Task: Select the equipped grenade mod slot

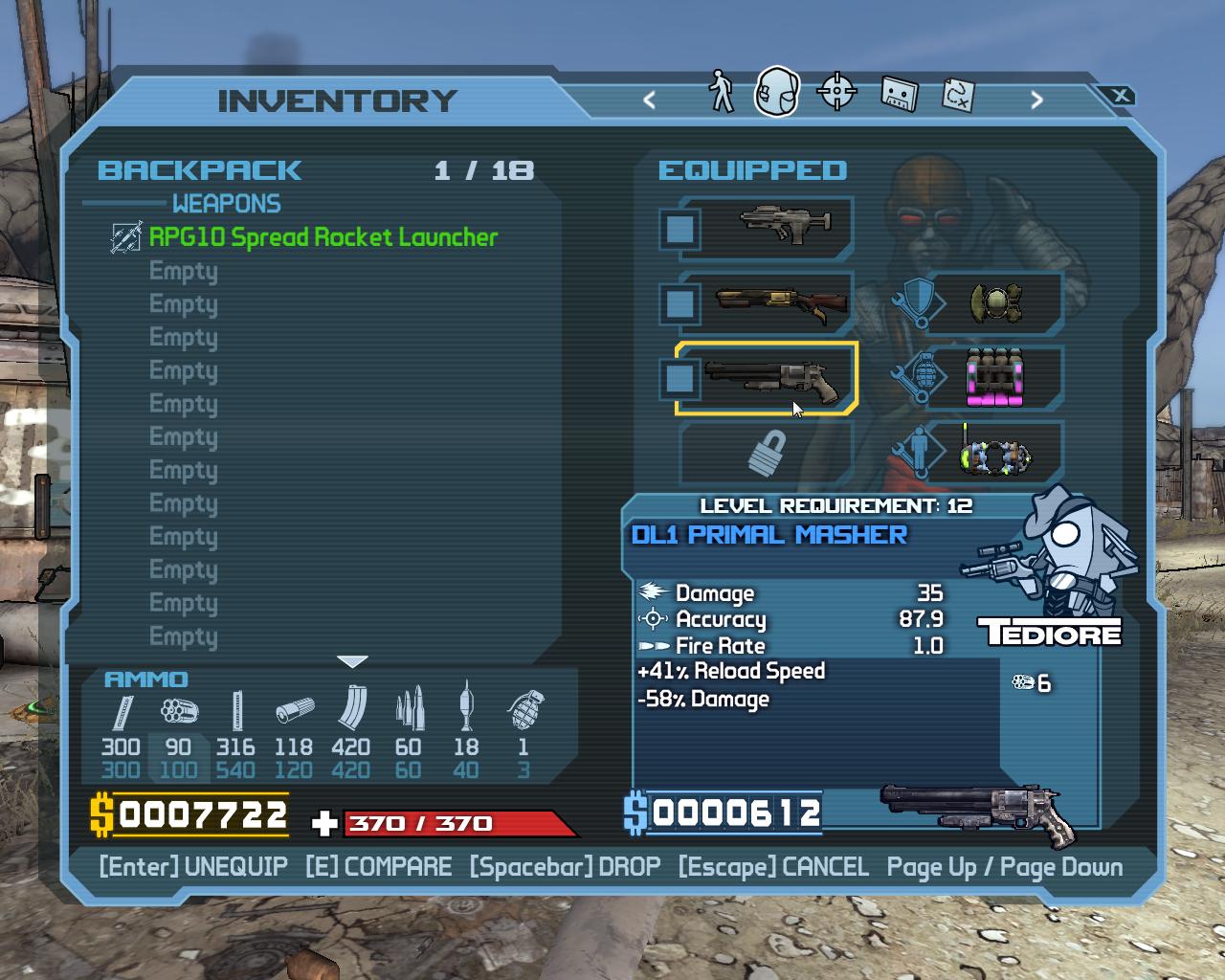Action: click(x=995, y=378)
